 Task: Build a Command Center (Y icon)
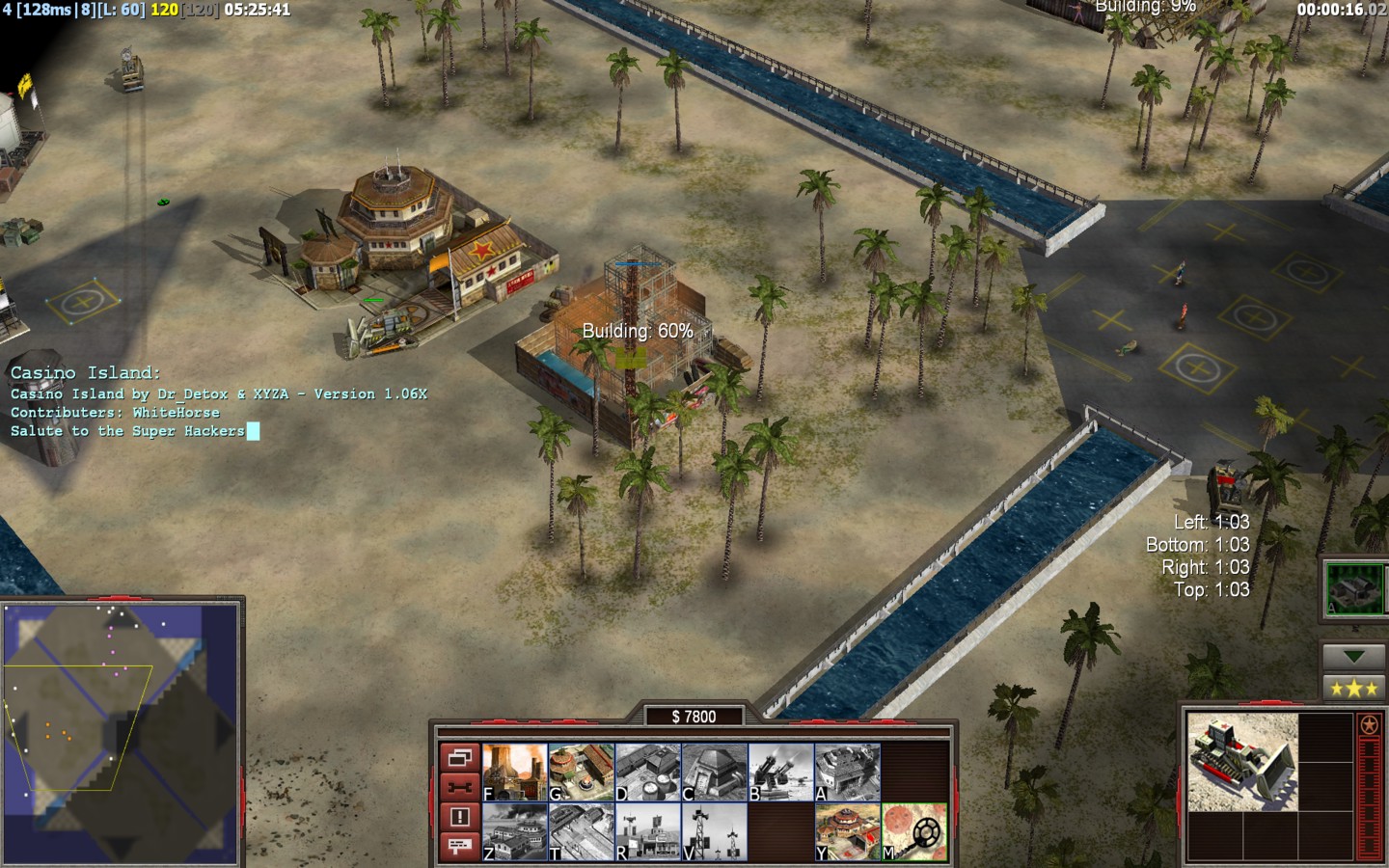[x=847, y=832]
